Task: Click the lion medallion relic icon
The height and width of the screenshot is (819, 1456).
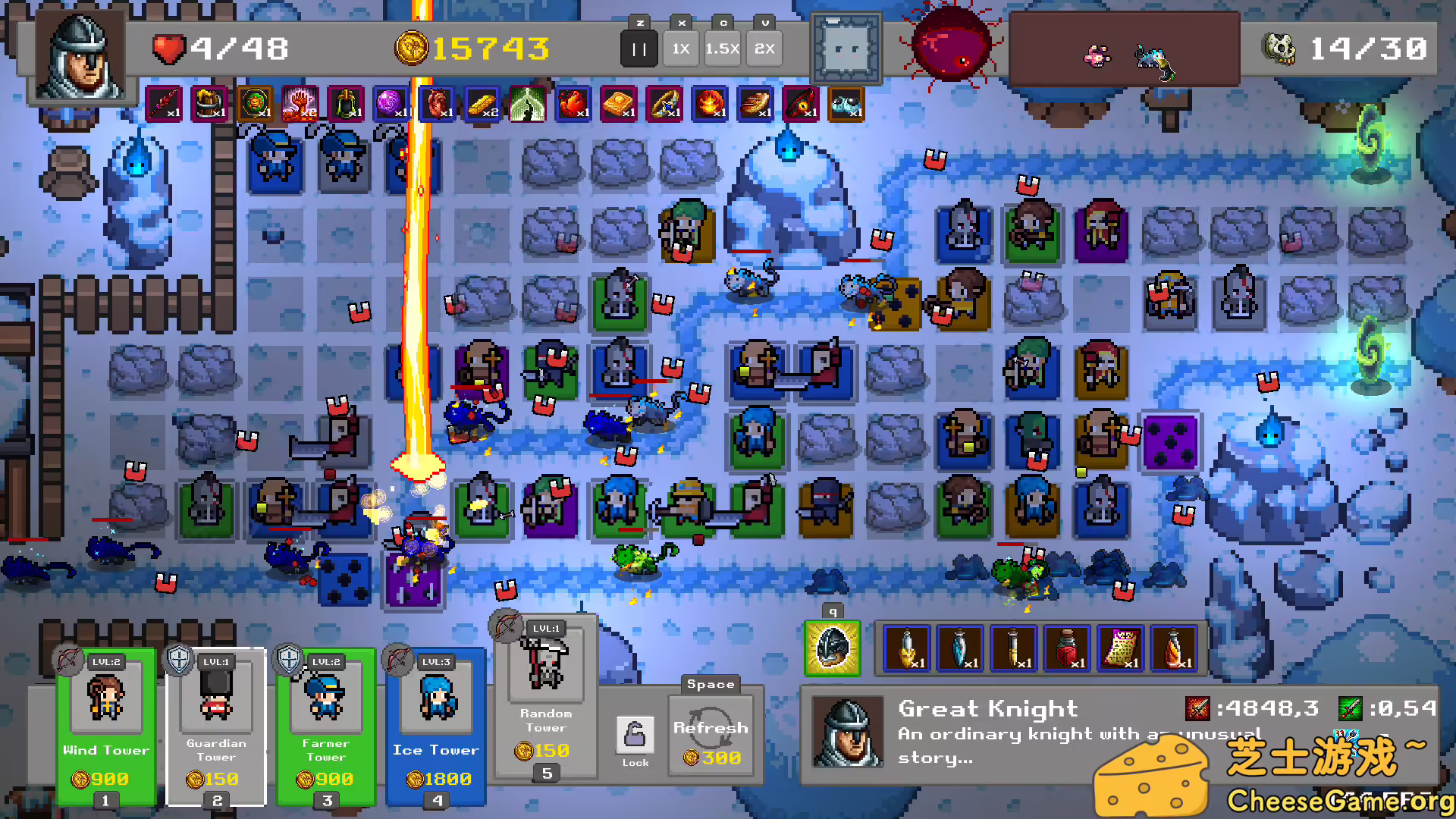Action: coord(254,104)
